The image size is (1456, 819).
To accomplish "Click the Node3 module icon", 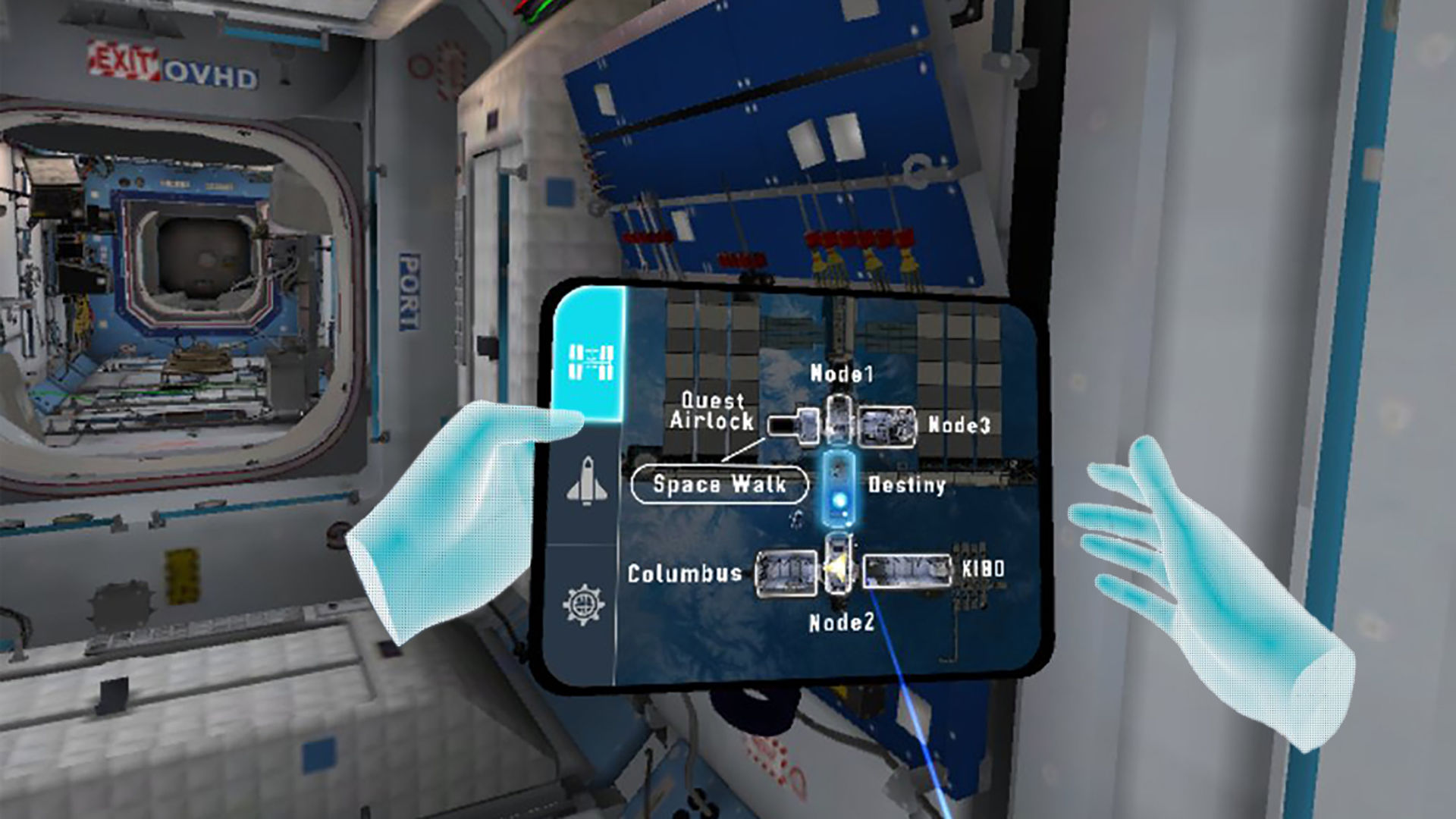I will [887, 426].
